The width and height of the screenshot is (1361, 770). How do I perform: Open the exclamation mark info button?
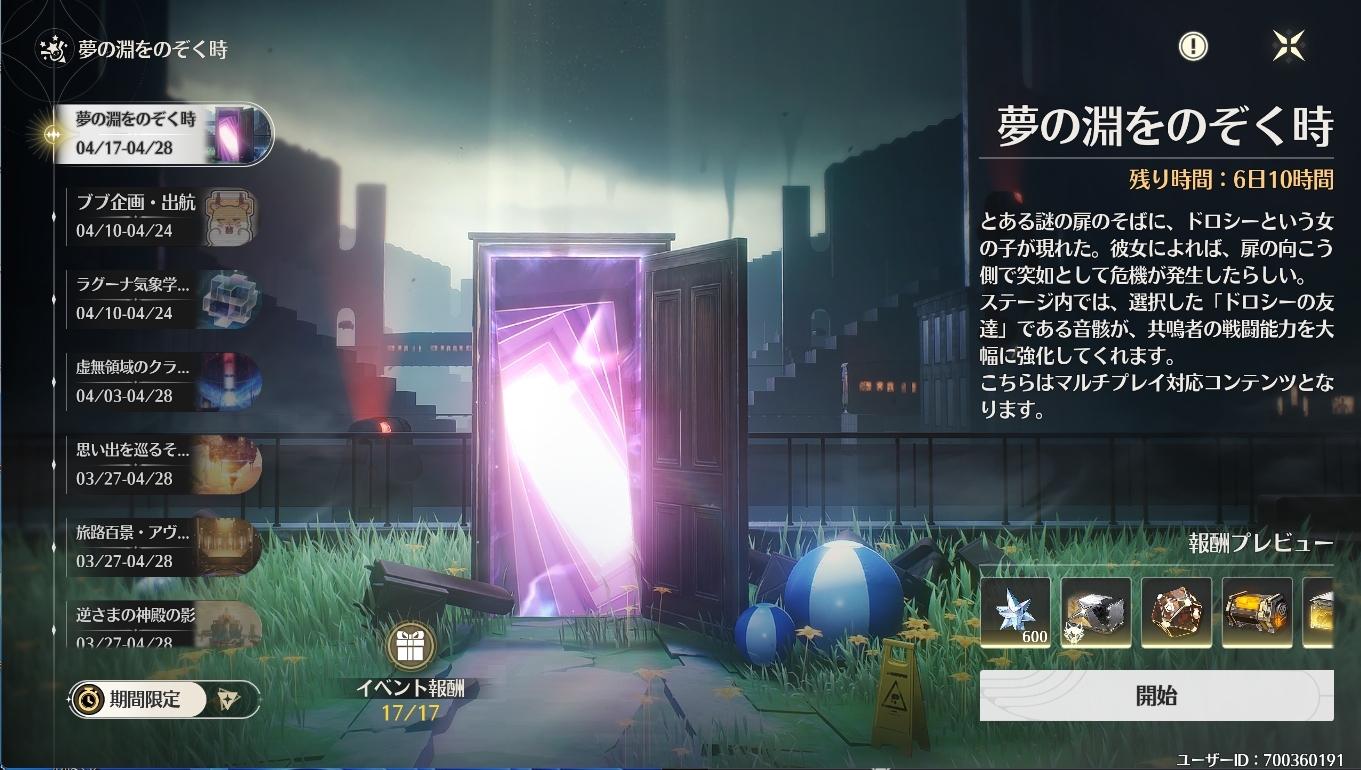(x=1193, y=45)
